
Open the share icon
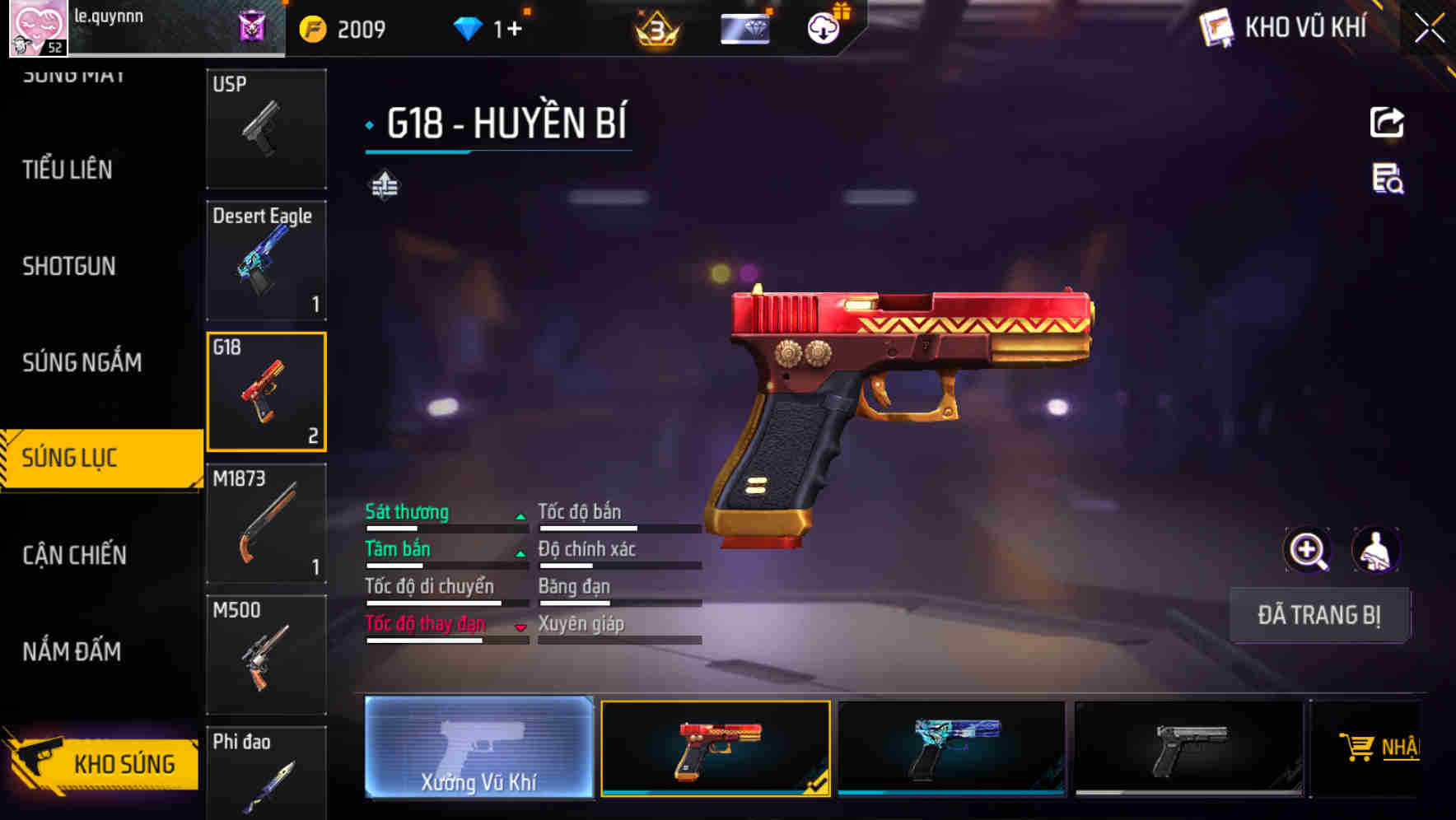tap(1386, 122)
